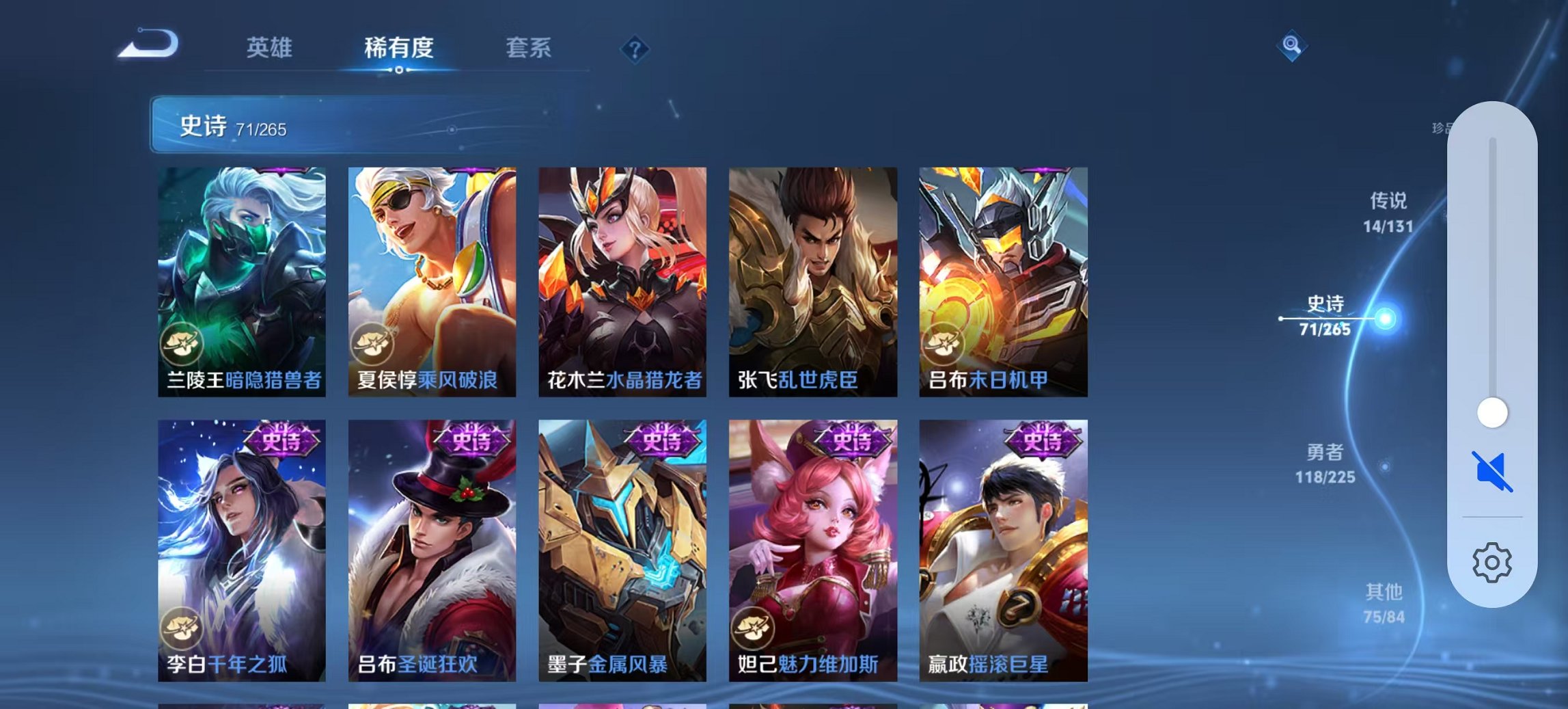Open the 墨子金属风暴 skin
Image resolution: width=1568 pixels, height=709 pixels.
[623, 540]
